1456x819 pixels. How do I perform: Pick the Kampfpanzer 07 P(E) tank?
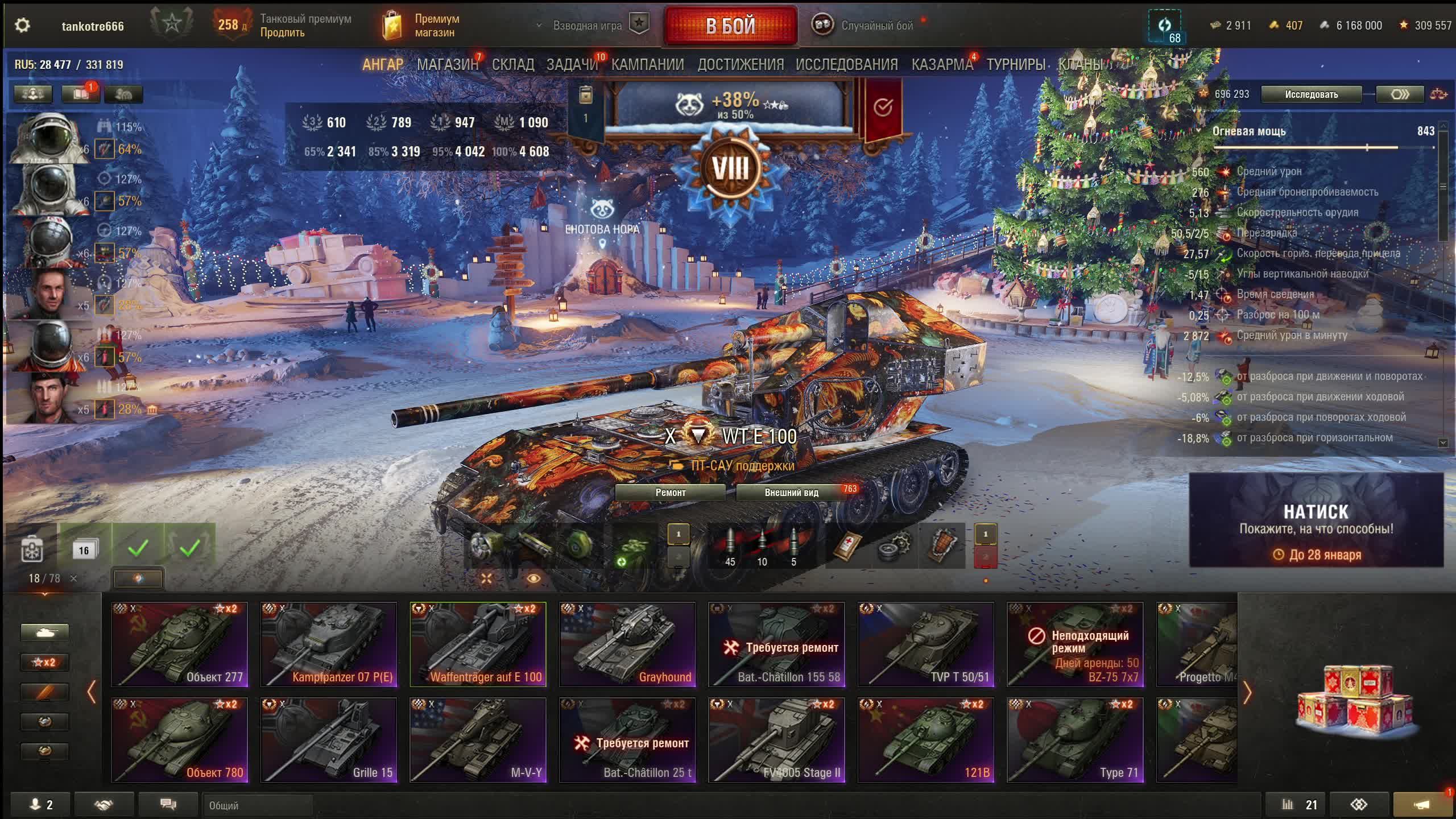tap(329, 644)
